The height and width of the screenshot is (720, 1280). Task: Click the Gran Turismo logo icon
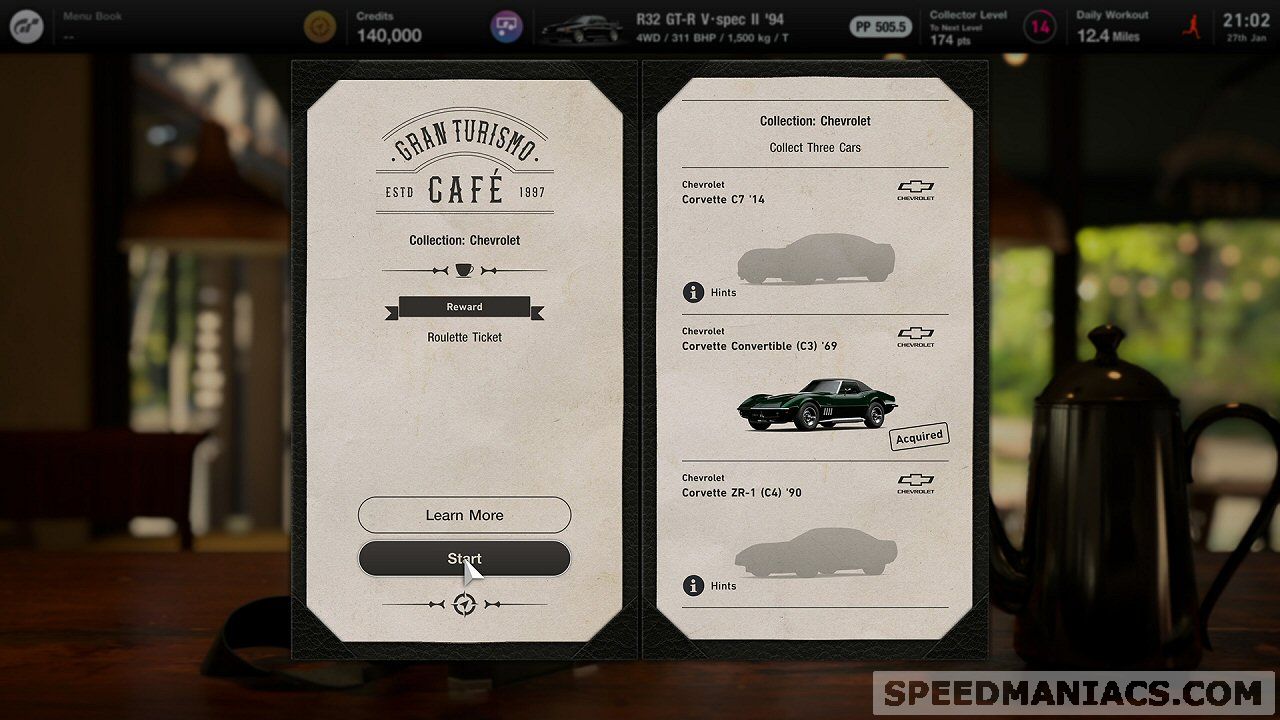pos(27,26)
